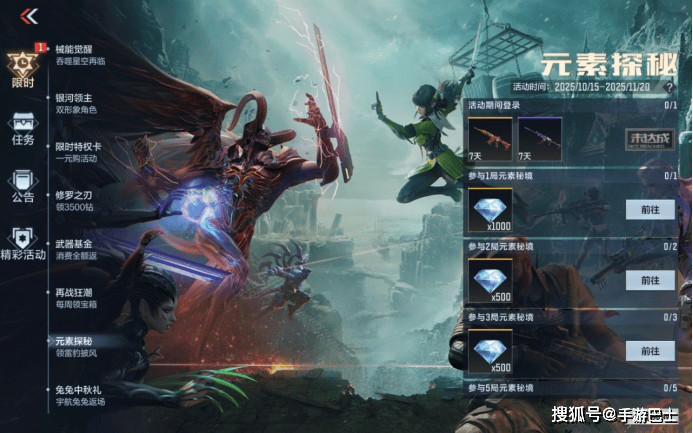
Task: Select the 银河领主 event entry
Action: [x=75, y=103]
